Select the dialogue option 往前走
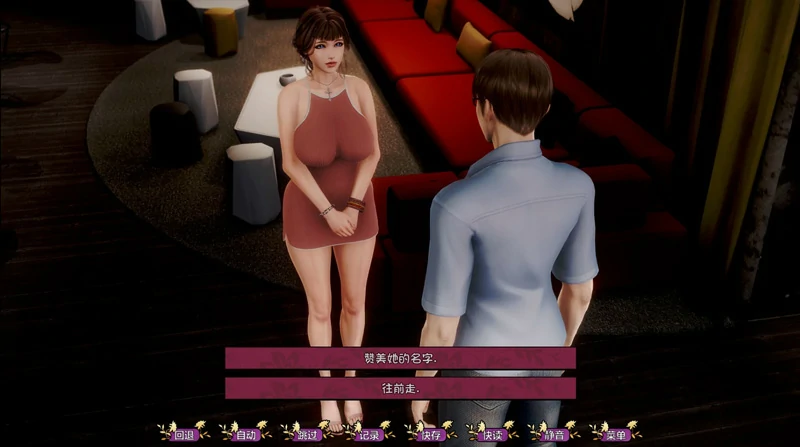Image resolution: width=800 pixels, height=447 pixels. coord(400,387)
